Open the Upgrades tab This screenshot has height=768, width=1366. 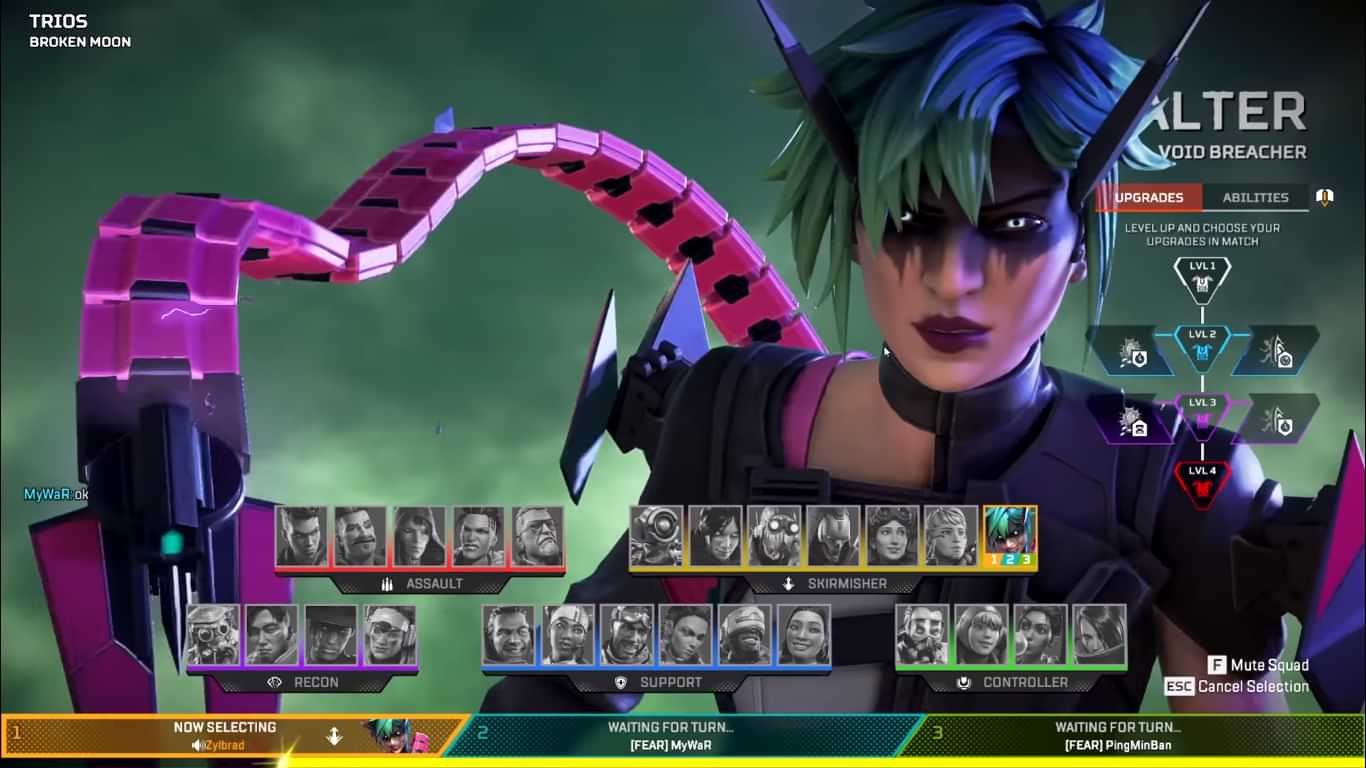1148,197
